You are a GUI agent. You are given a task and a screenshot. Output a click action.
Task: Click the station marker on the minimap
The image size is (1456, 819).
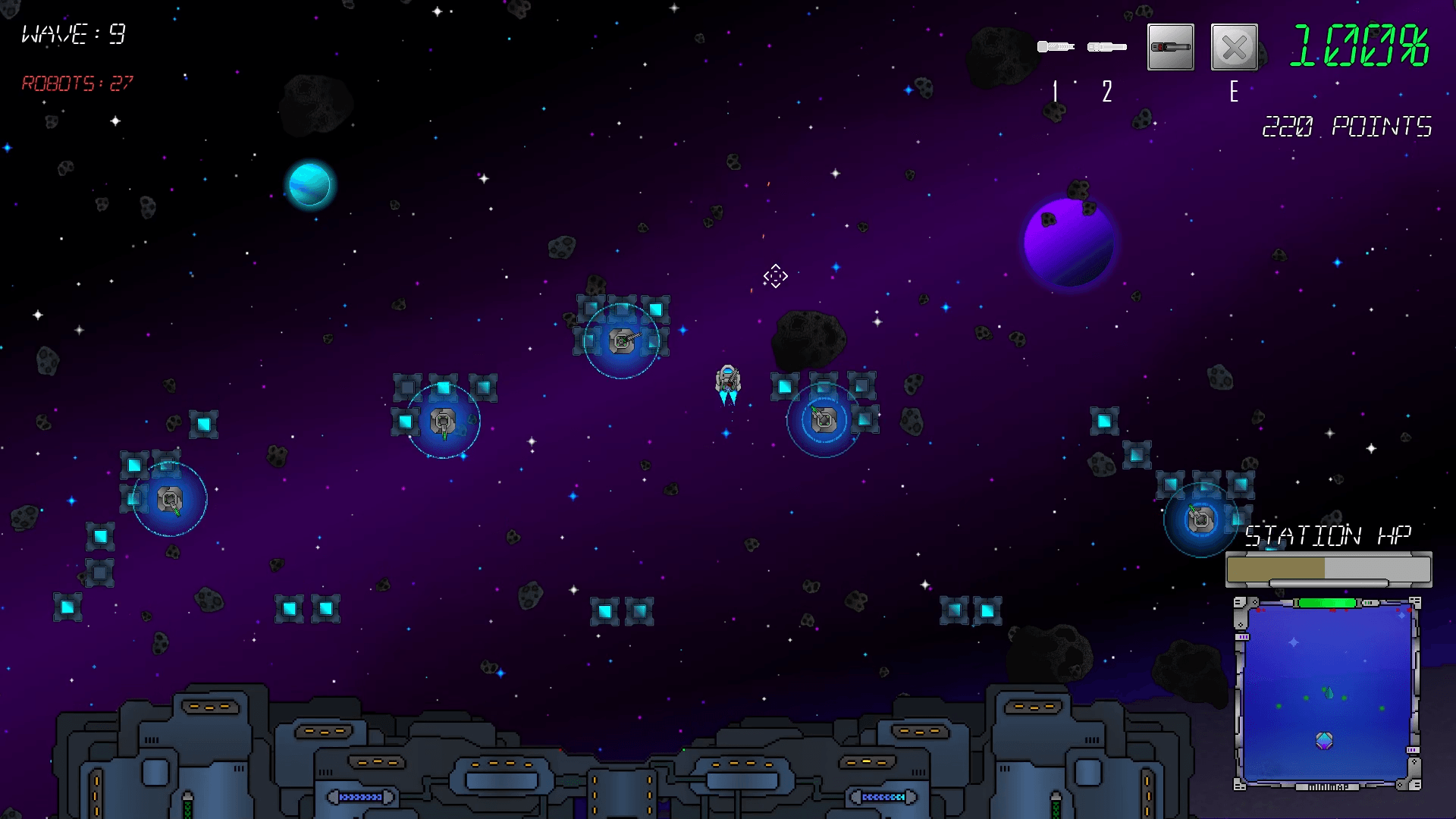point(1324,740)
